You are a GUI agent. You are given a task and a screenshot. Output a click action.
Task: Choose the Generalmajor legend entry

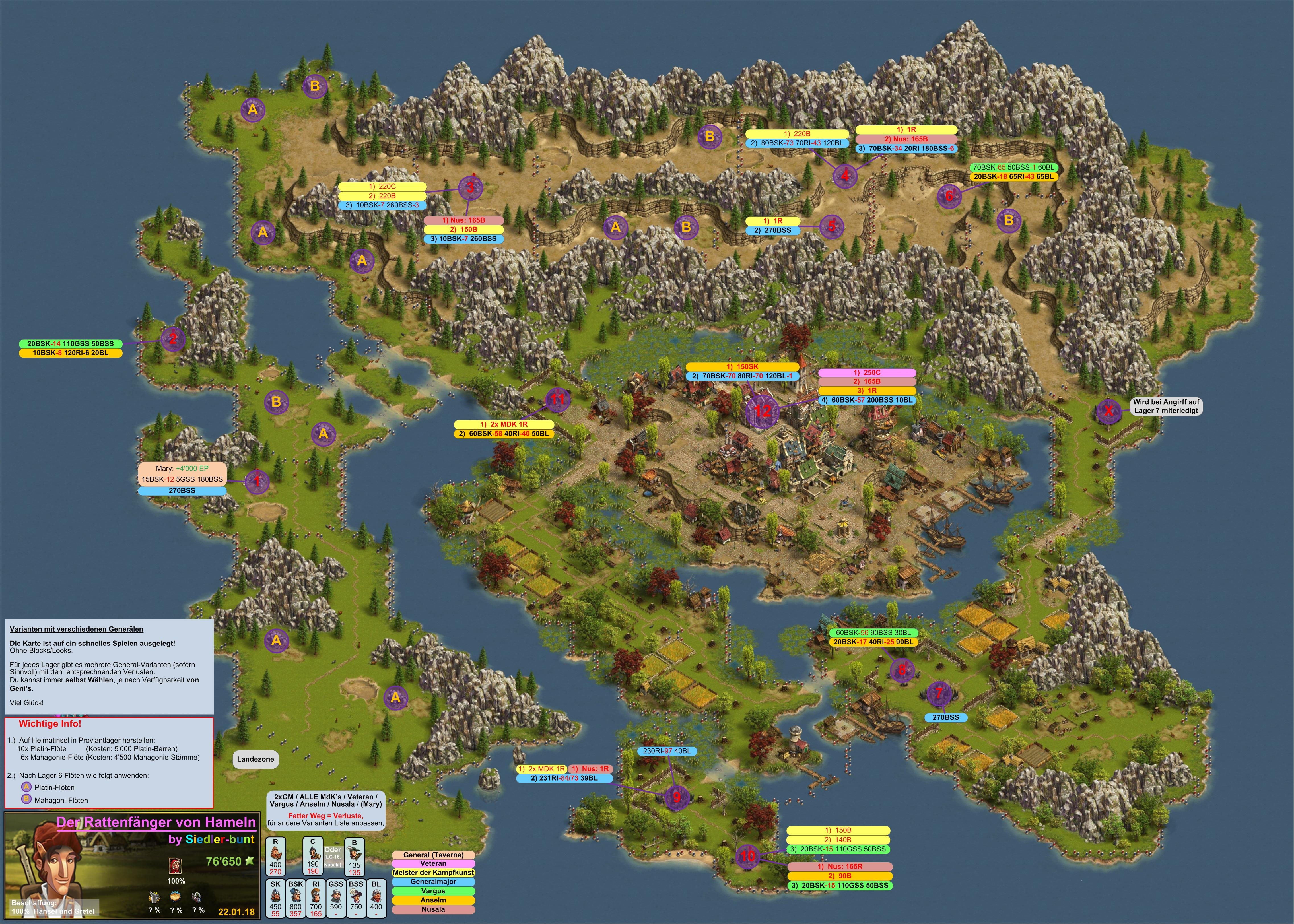pos(433,881)
